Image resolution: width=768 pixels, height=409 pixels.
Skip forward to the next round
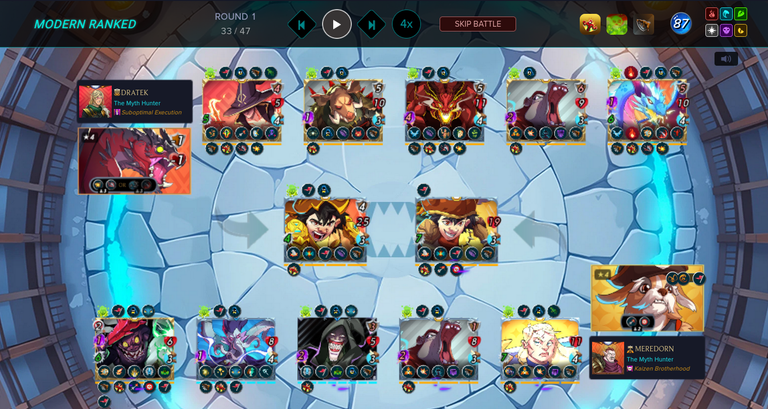(x=371, y=24)
